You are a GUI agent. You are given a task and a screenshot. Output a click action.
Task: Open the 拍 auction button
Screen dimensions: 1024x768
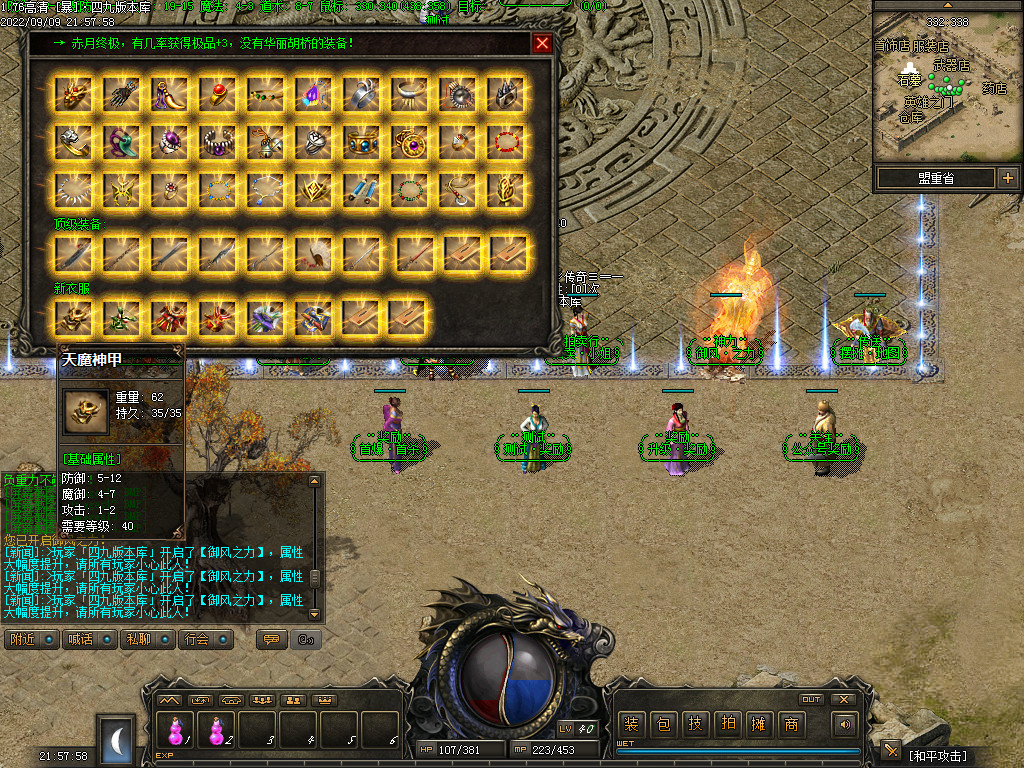[x=727, y=724]
